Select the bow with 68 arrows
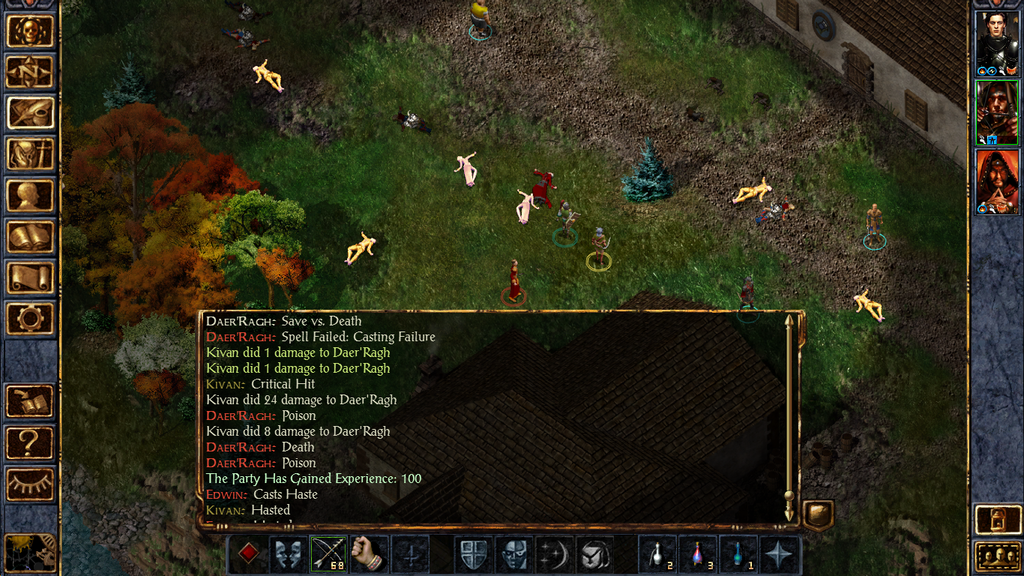This screenshot has width=1024, height=576. [329, 554]
